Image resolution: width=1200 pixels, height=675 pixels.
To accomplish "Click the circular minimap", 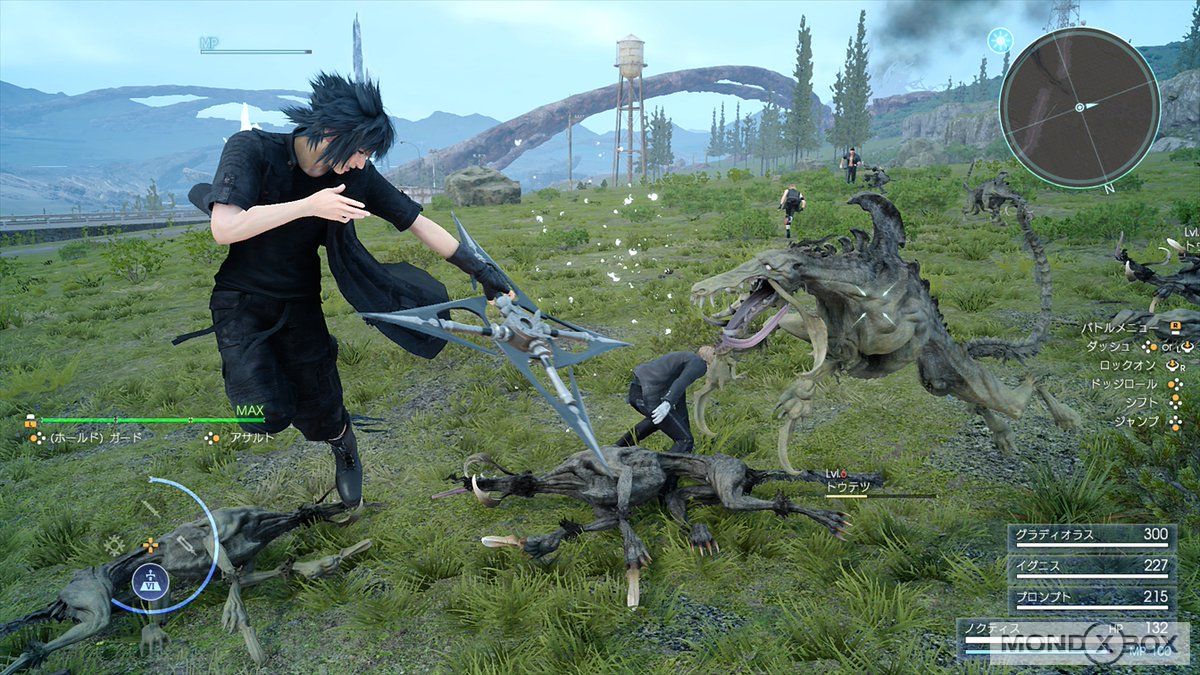I will pyautogui.click(x=1079, y=107).
